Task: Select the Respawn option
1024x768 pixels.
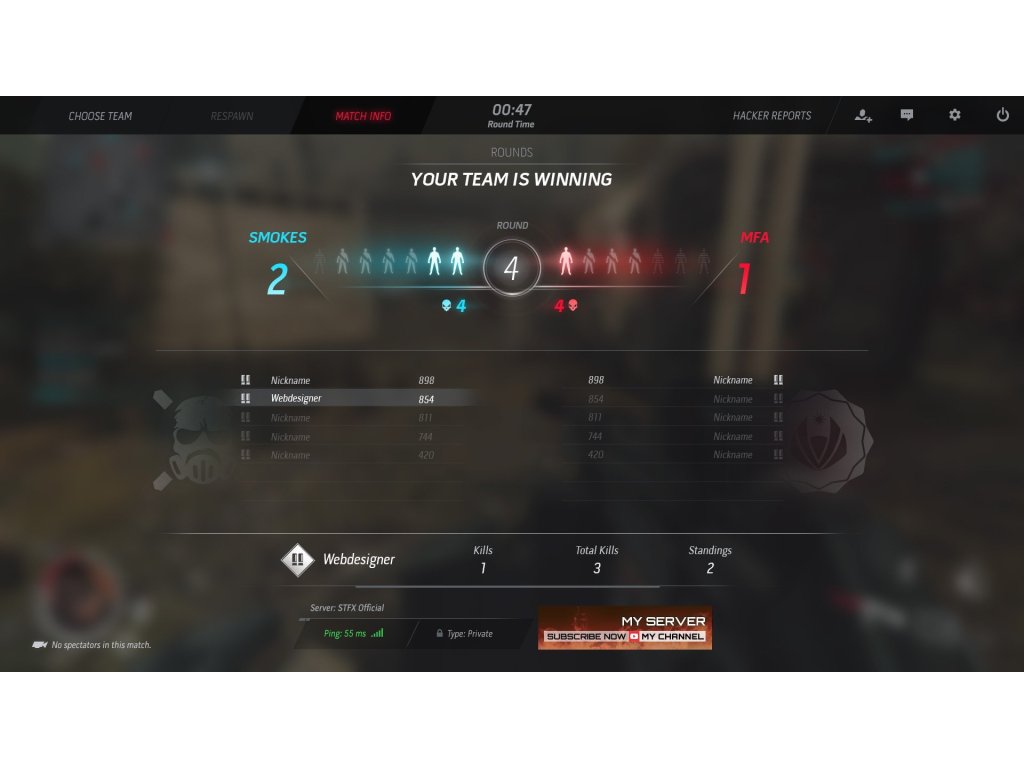Action: [x=232, y=116]
